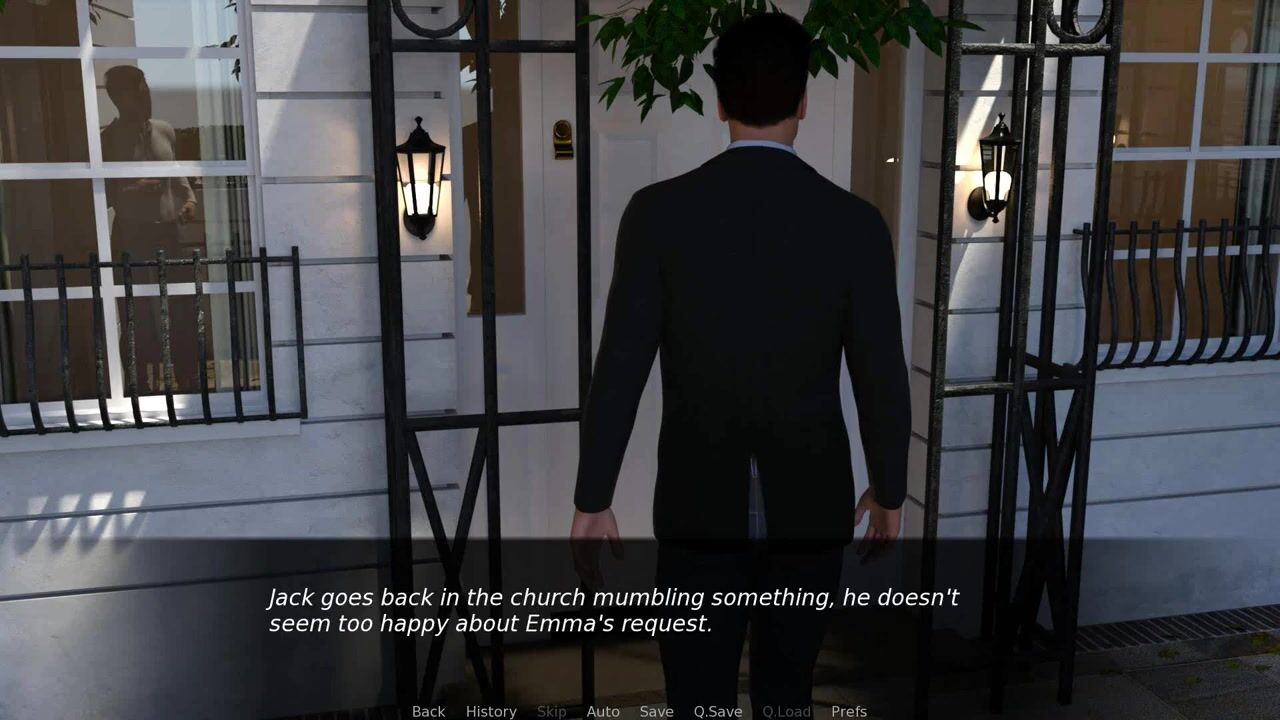This screenshot has width=1280, height=720.
Task: Toggle Auto-advance mode
Action: click(603, 711)
